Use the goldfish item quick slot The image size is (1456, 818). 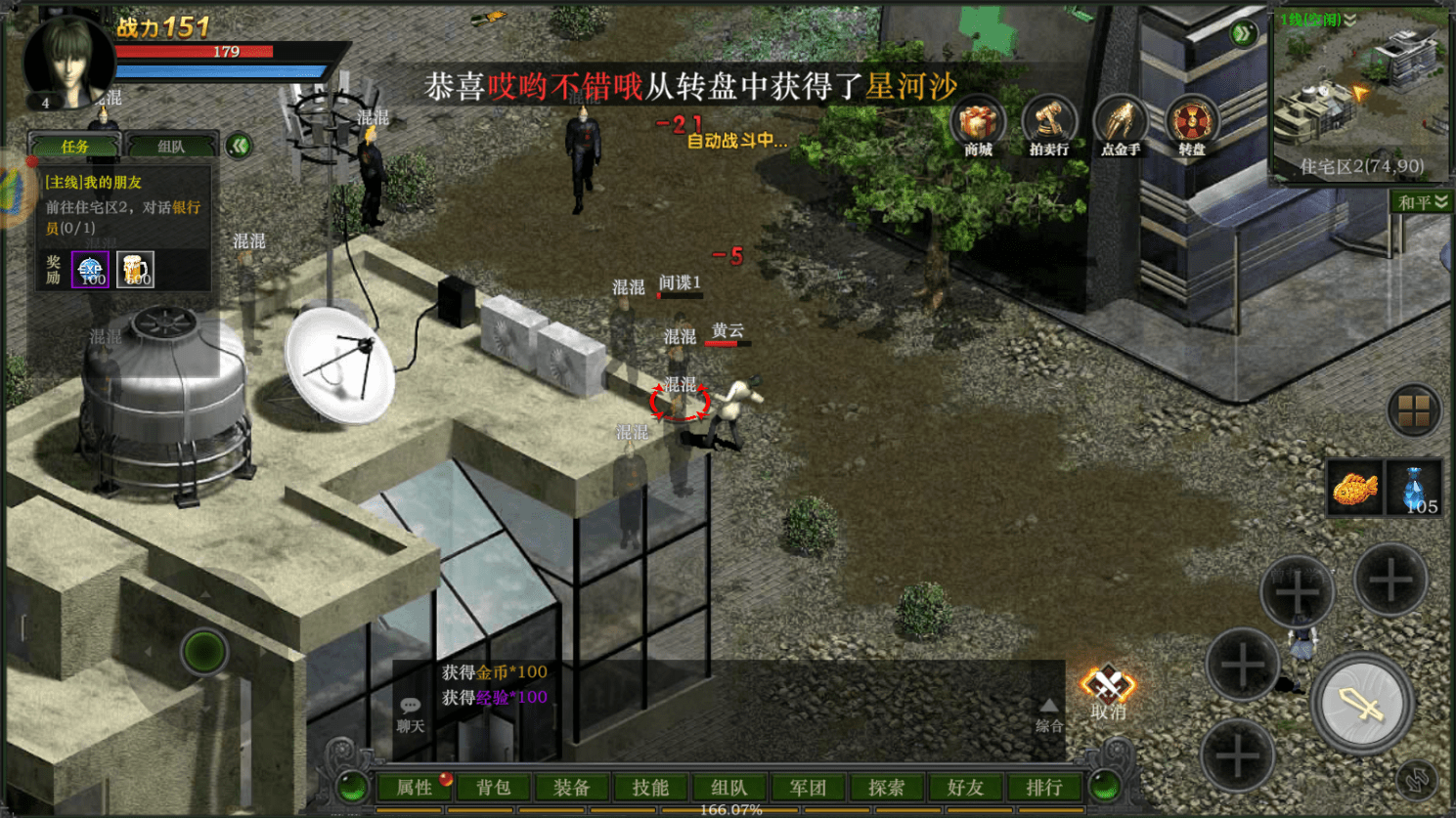coord(1354,488)
